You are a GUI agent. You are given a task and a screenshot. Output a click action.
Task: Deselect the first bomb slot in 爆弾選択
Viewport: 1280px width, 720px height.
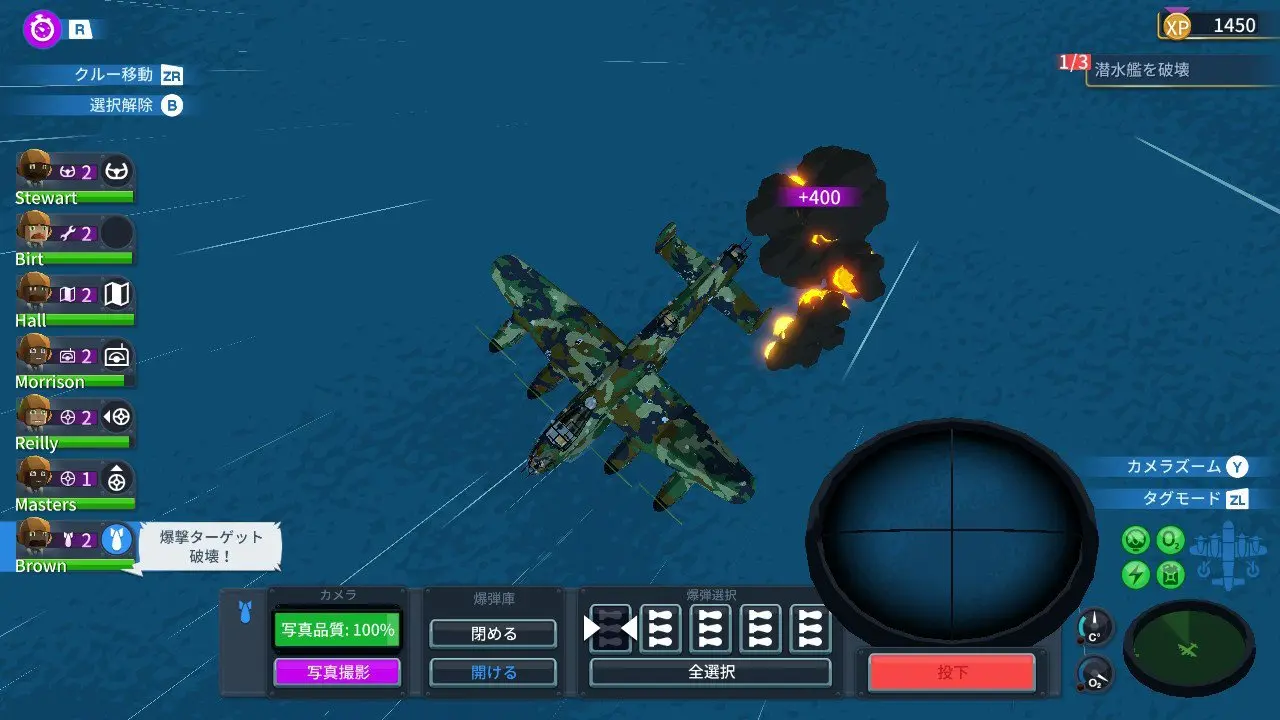609,630
